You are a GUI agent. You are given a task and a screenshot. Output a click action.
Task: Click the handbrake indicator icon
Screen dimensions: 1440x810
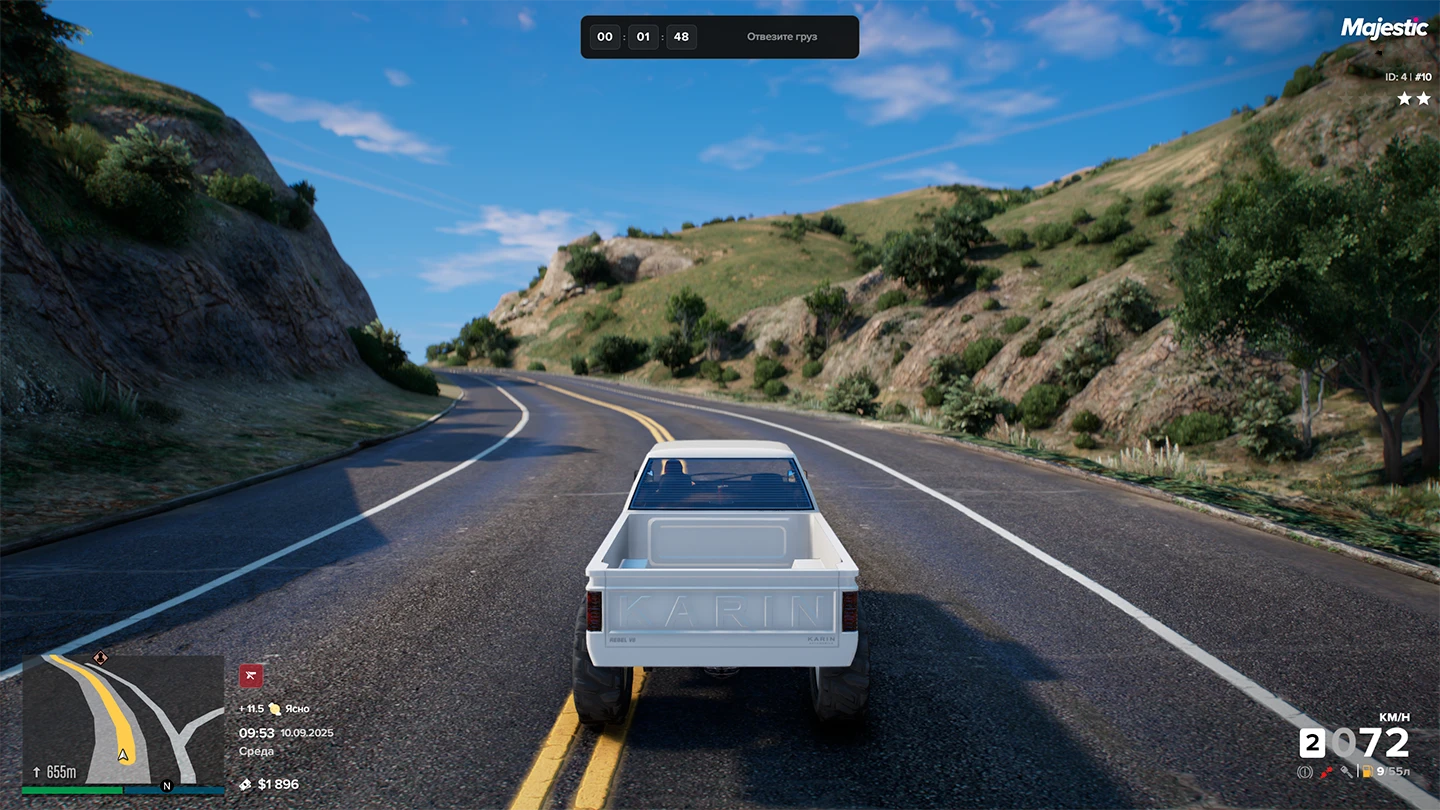pos(1304,772)
